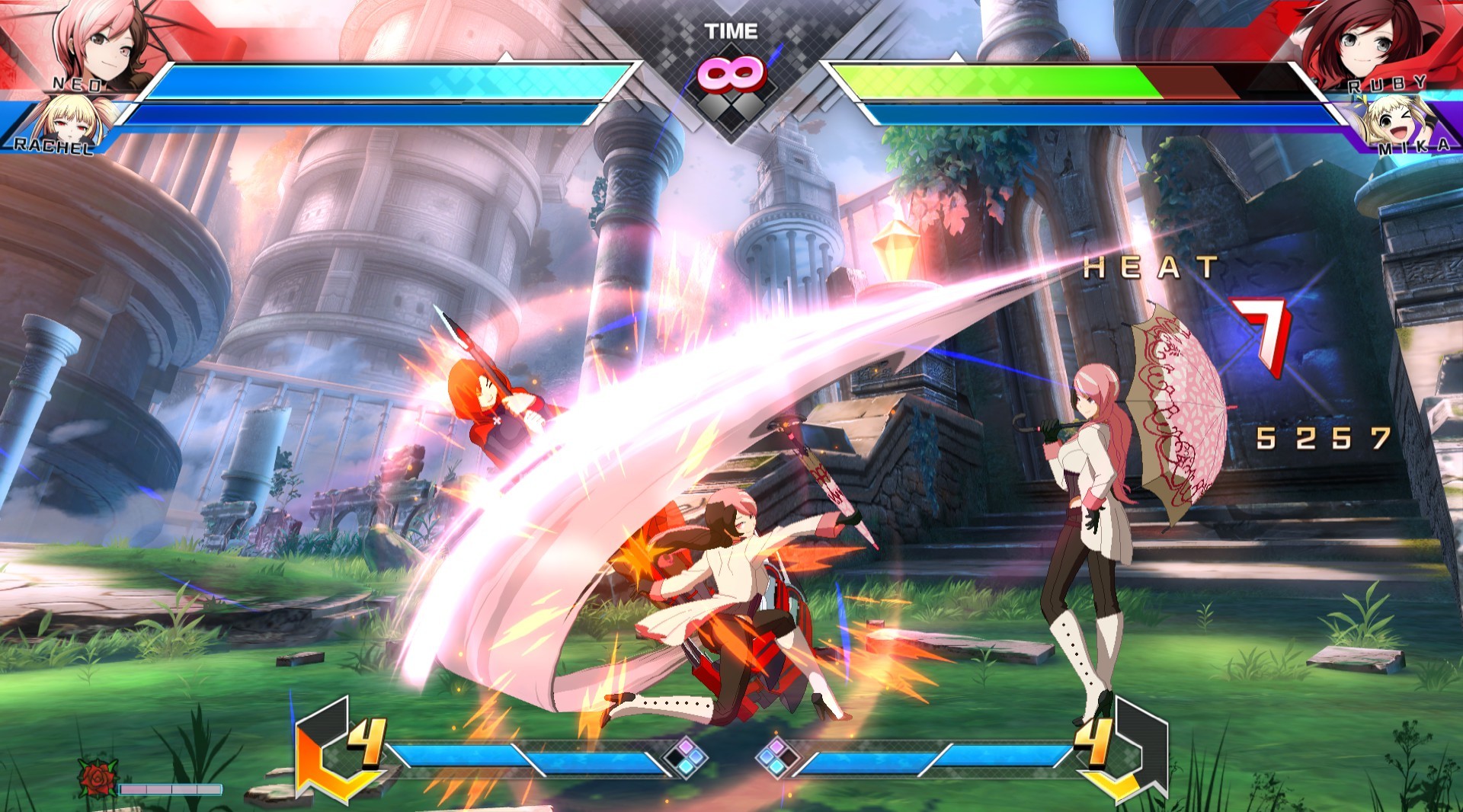Click the left player's four-diamond gauge icon
This screenshot has width=1463, height=812.
pos(685,757)
